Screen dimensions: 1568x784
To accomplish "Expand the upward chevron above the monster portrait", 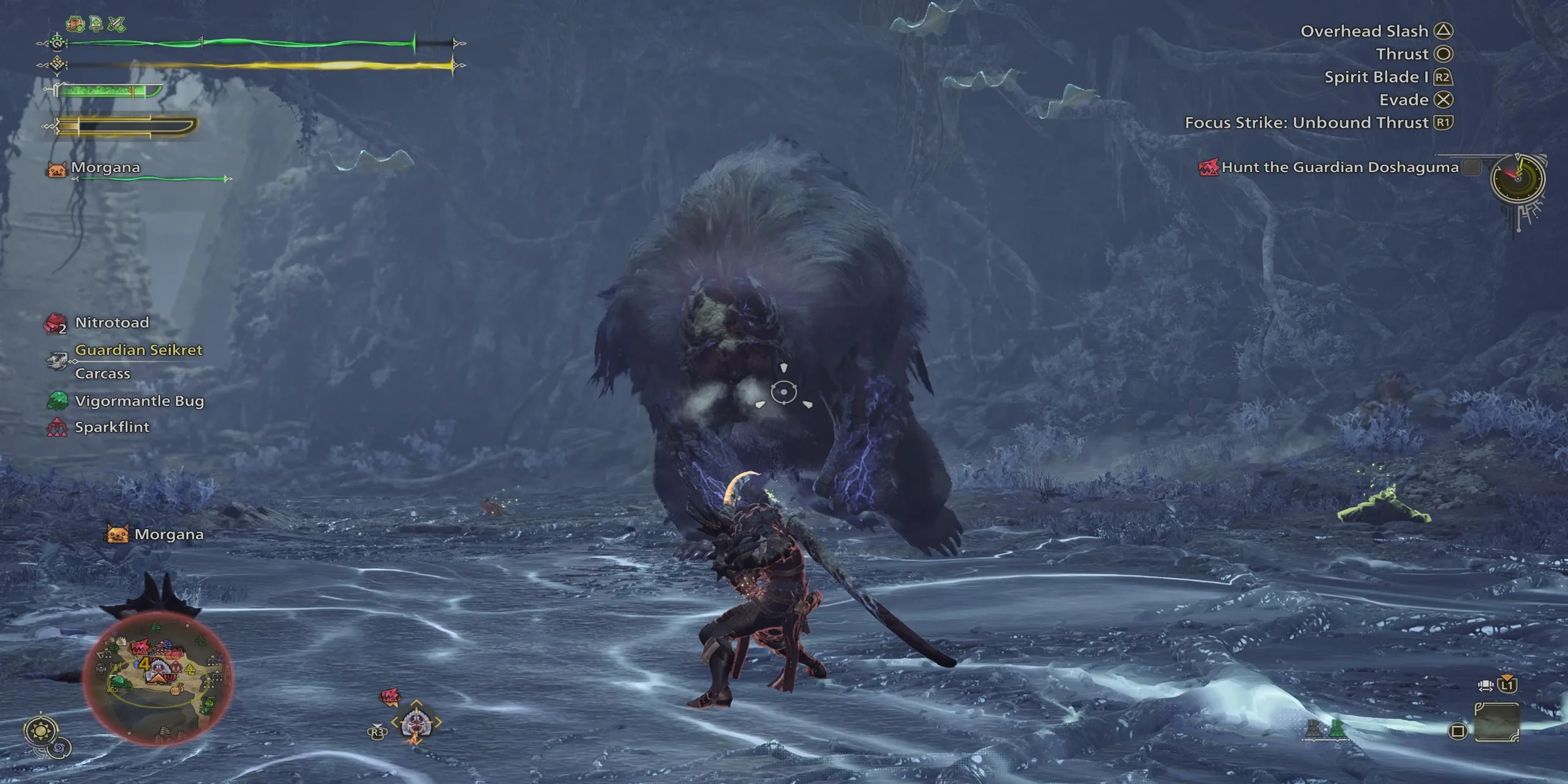I will 416,702.
